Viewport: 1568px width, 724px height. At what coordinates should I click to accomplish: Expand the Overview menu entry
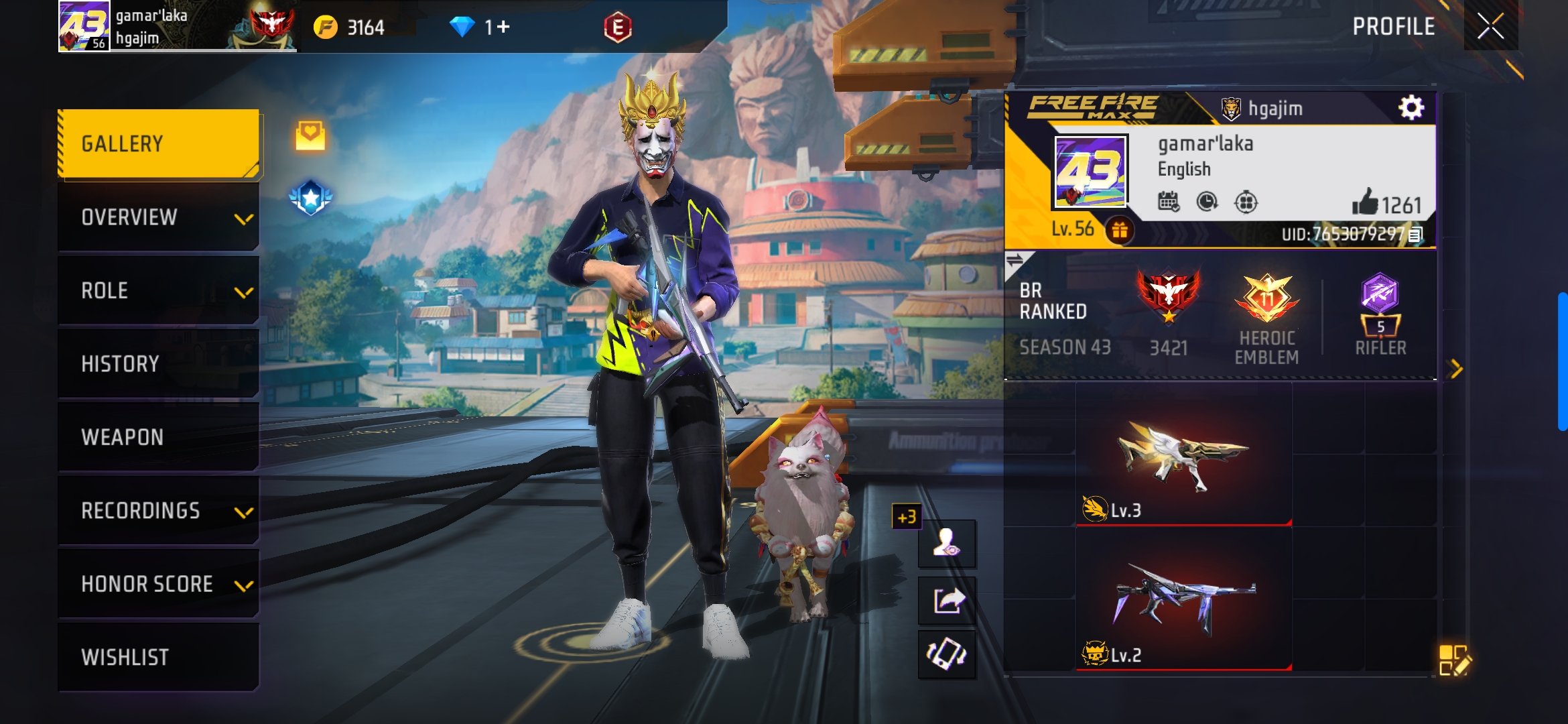click(159, 217)
